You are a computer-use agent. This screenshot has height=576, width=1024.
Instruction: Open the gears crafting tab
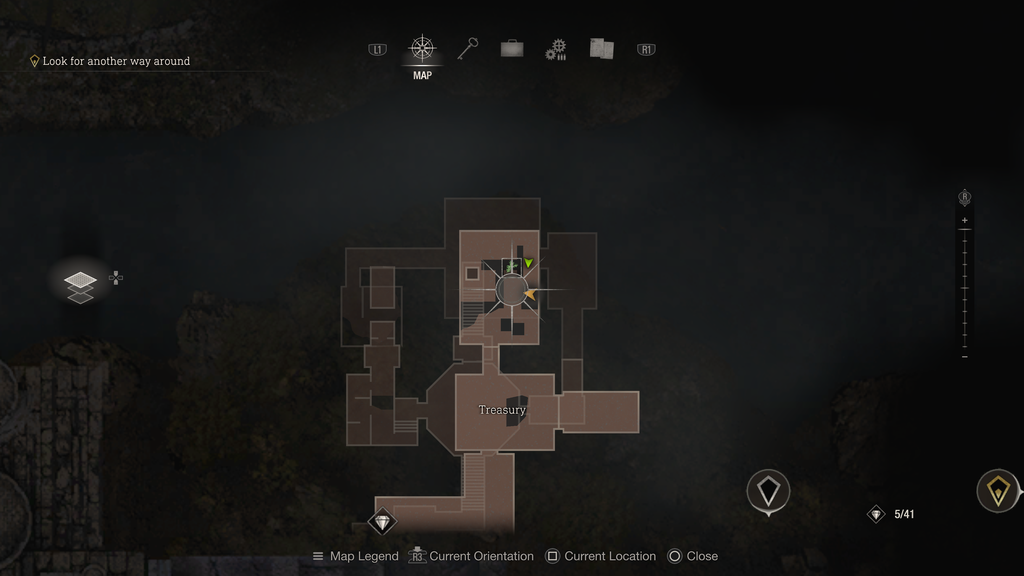point(556,50)
